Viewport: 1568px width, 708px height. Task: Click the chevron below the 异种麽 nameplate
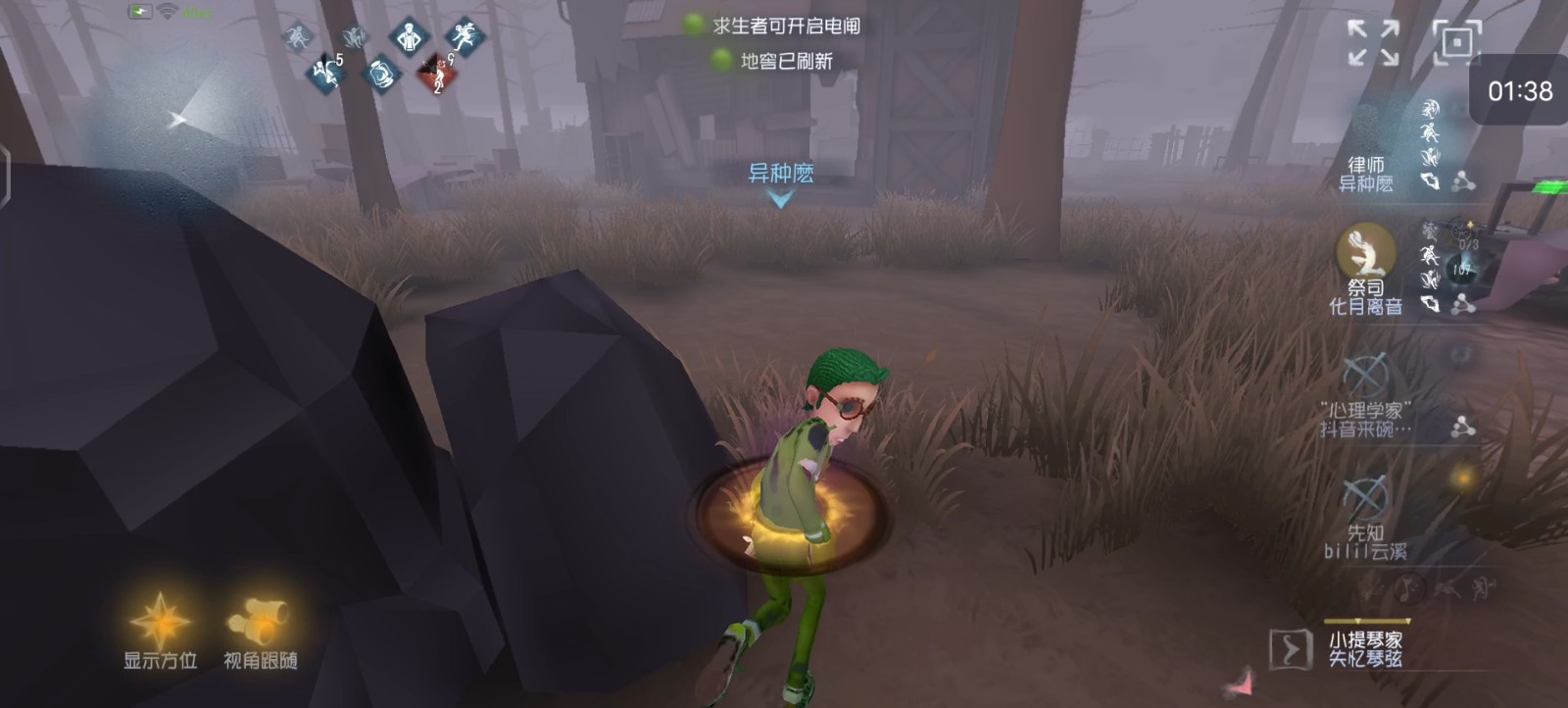click(781, 201)
